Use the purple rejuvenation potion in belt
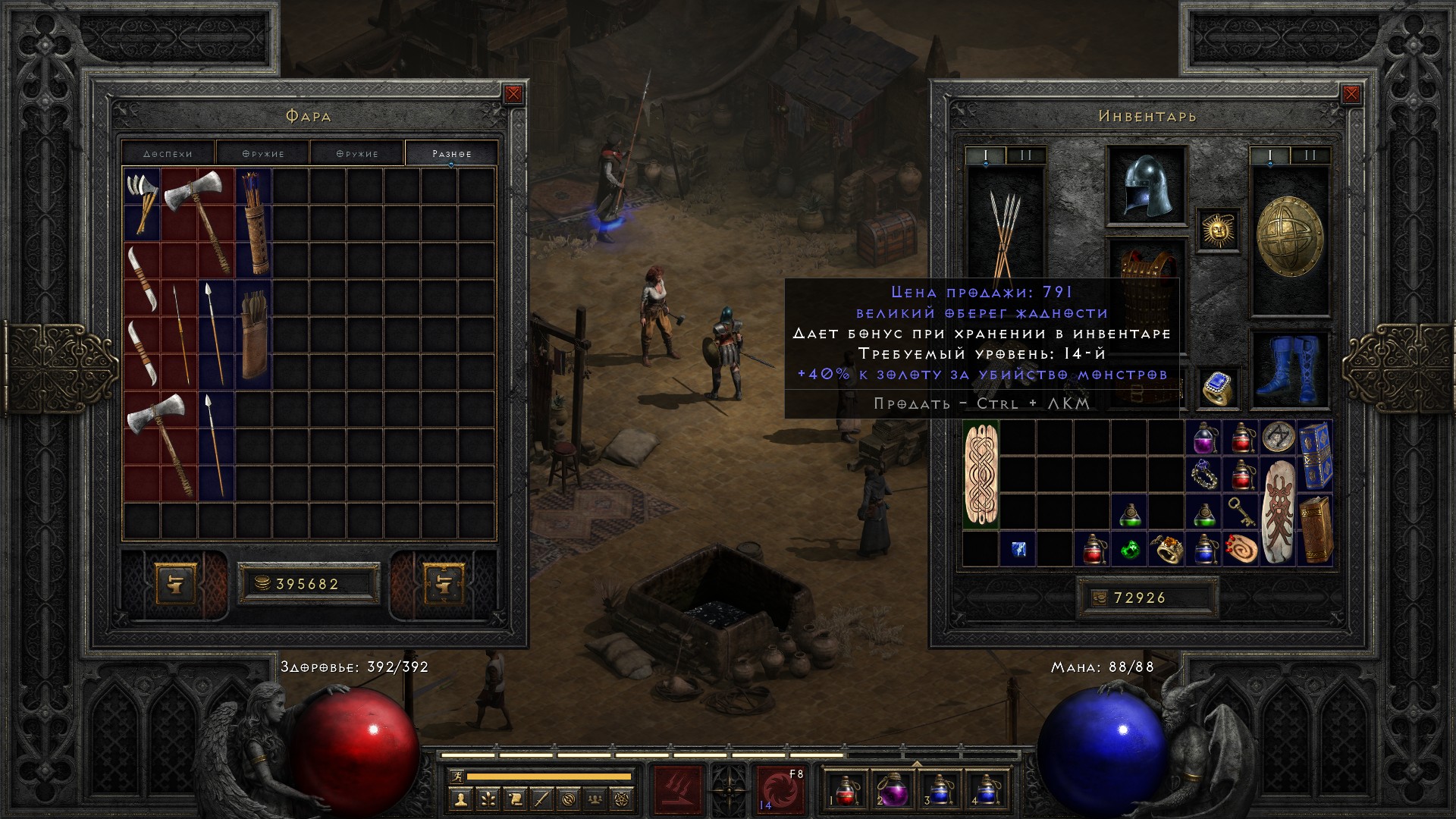 (x=893, y=789)
